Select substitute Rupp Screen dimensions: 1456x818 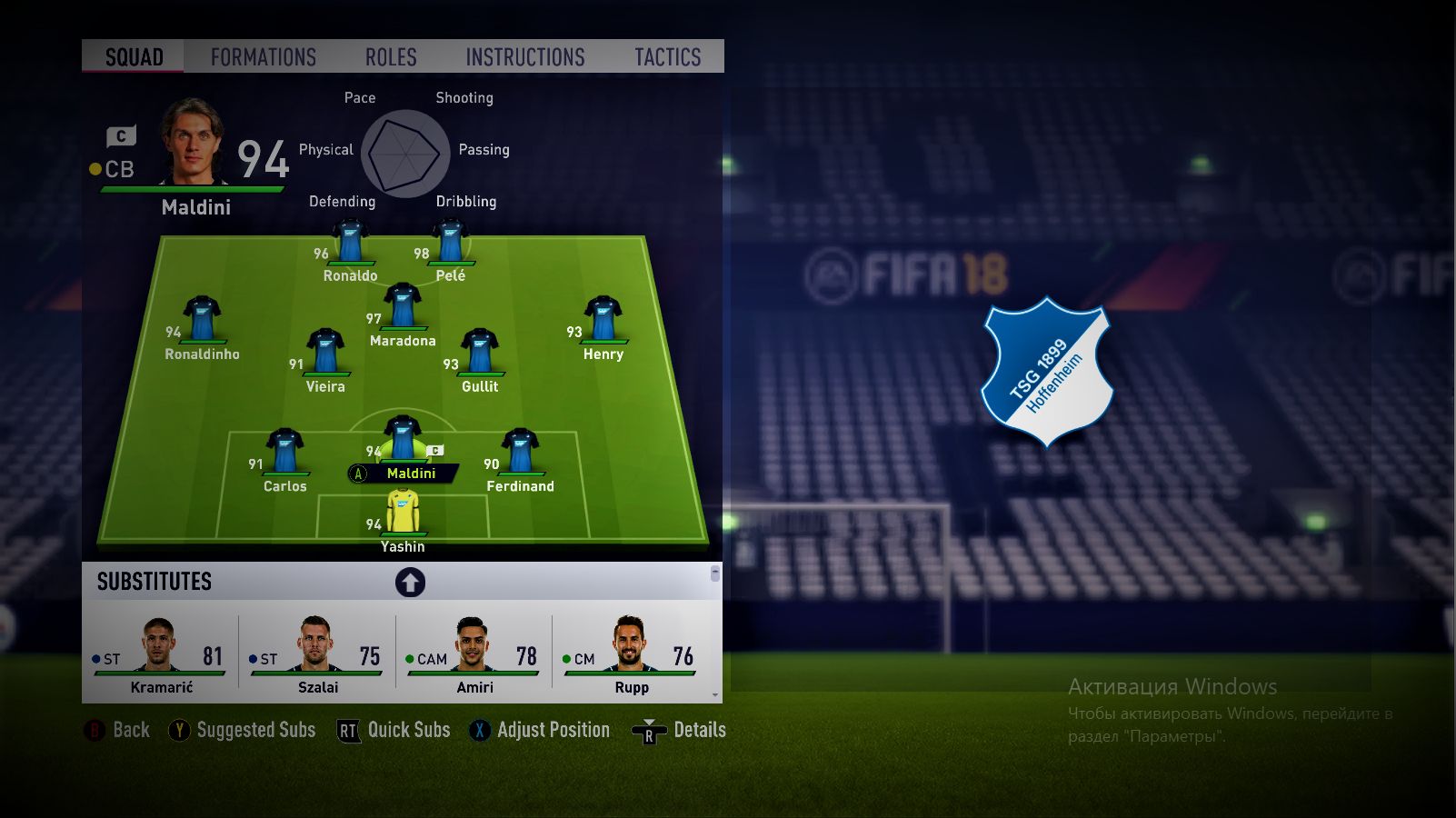631,653
